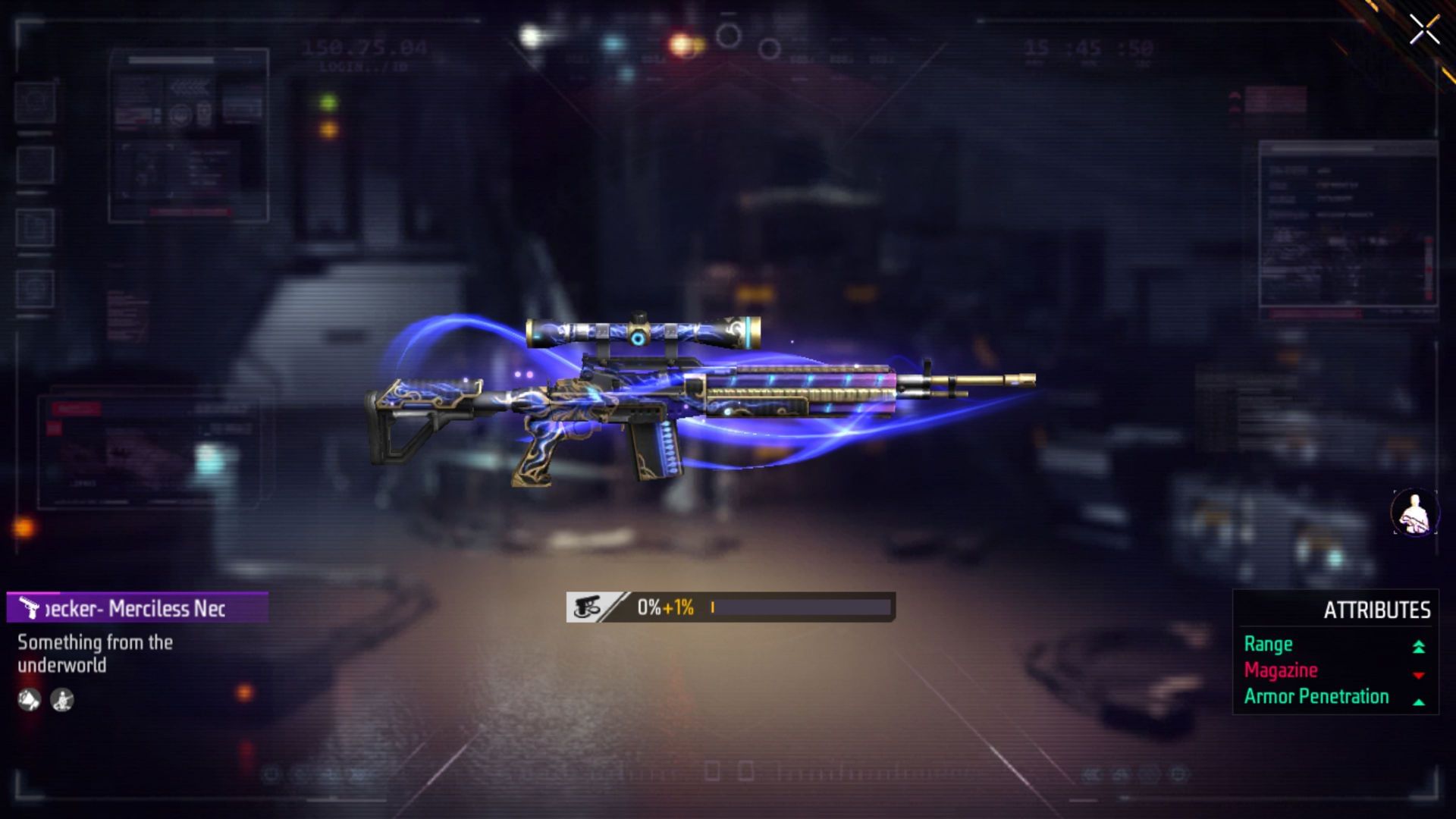The height and width of the screenshot is (819, 1456).
Task: Select the Merciless Nec weapon name banner
Action: [x=137, y=608]
